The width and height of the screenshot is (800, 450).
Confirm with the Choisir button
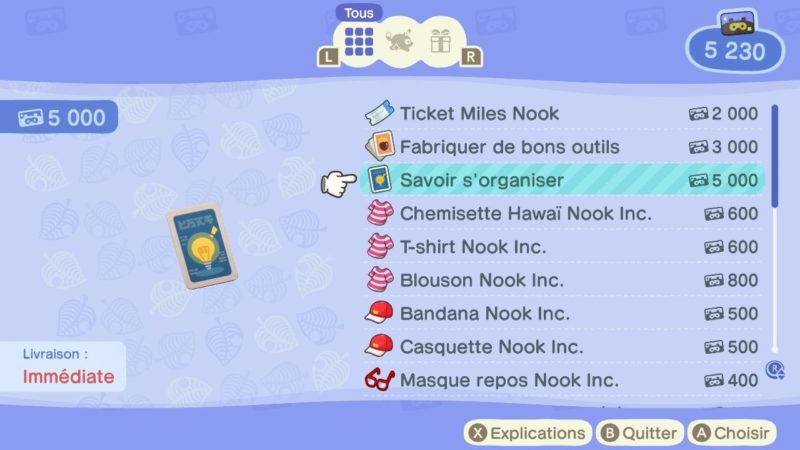tap(733, 433)
